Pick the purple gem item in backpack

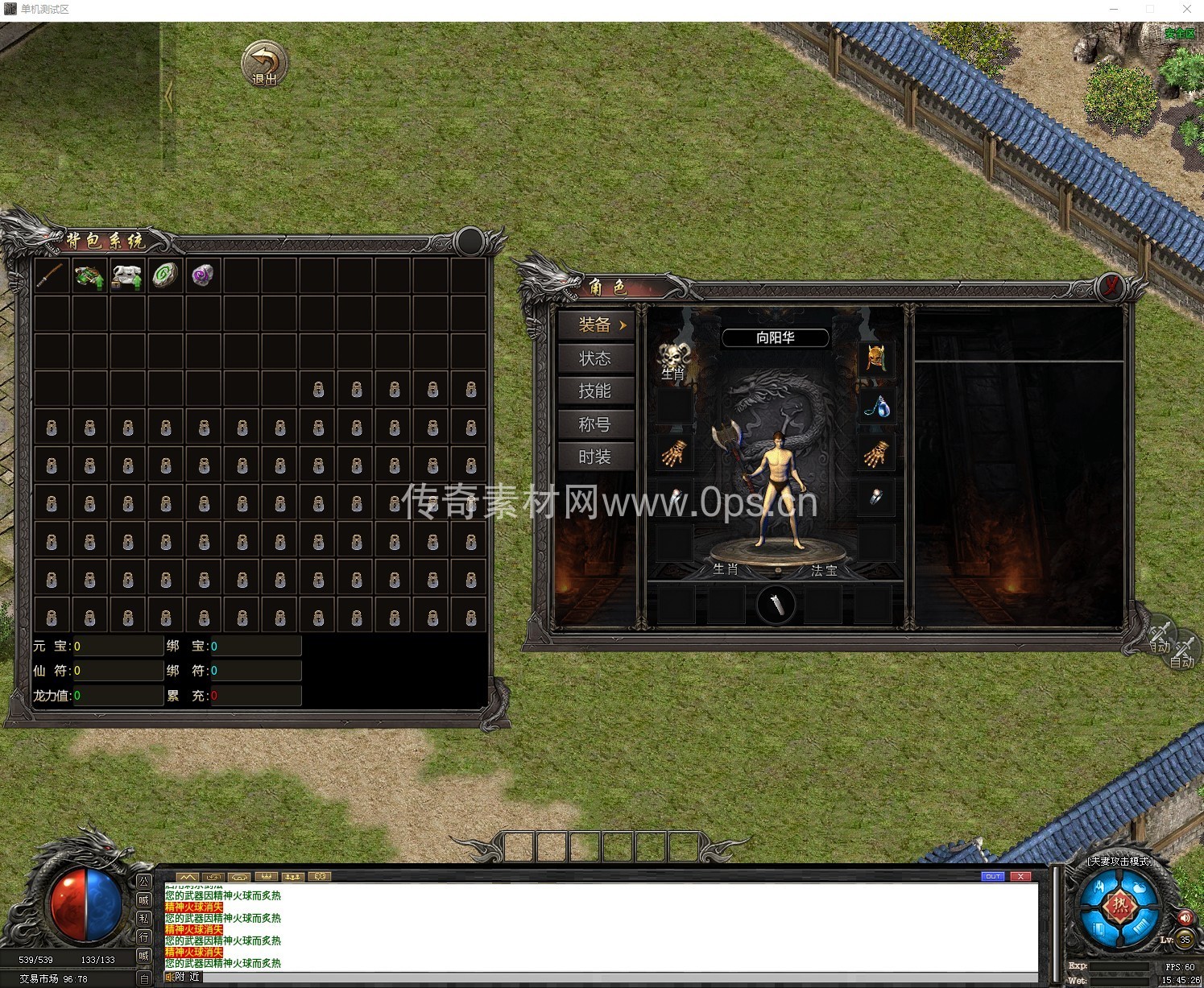[203, 275]
